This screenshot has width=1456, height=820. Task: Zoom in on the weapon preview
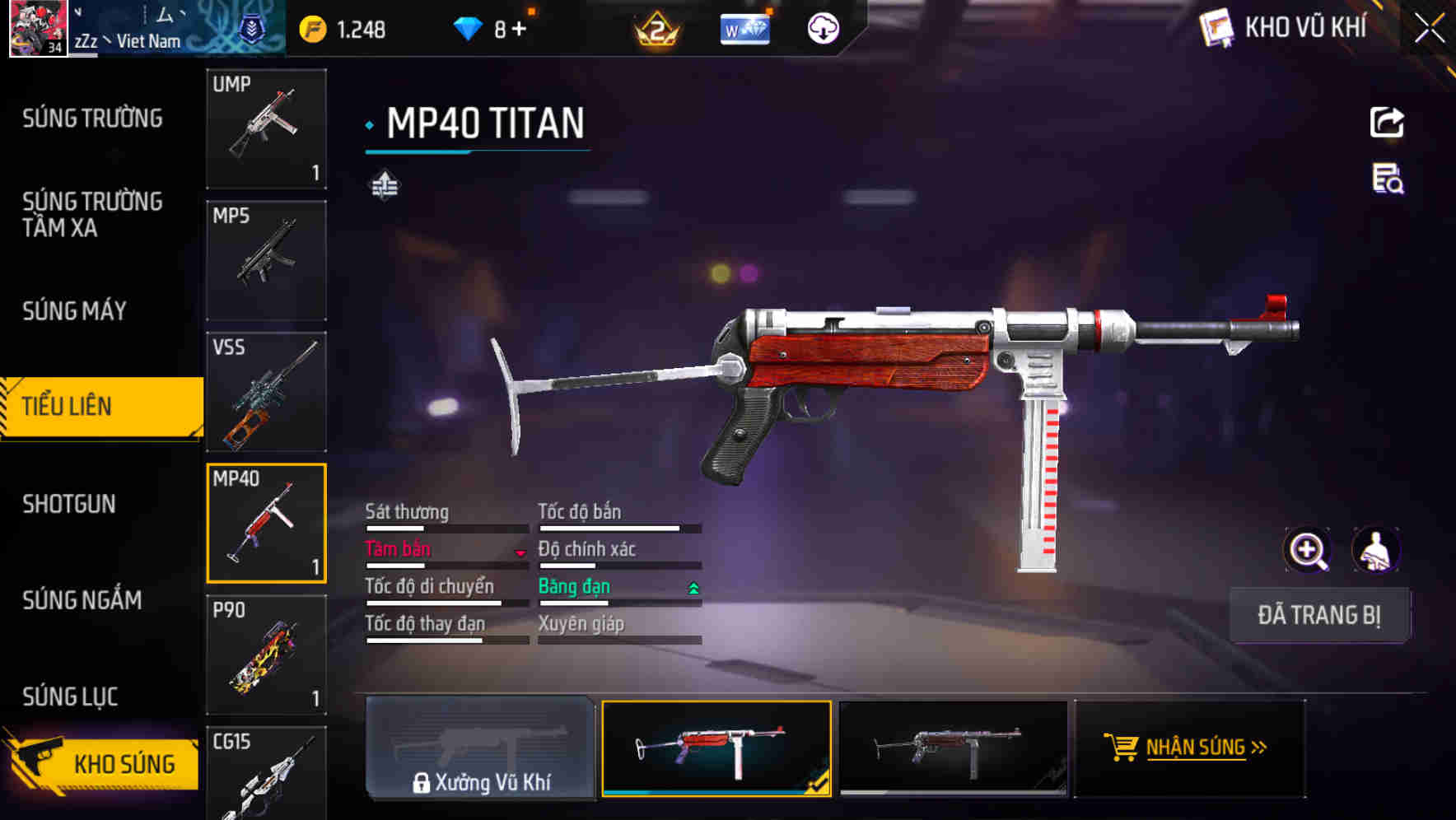[x=1307, y=550]
